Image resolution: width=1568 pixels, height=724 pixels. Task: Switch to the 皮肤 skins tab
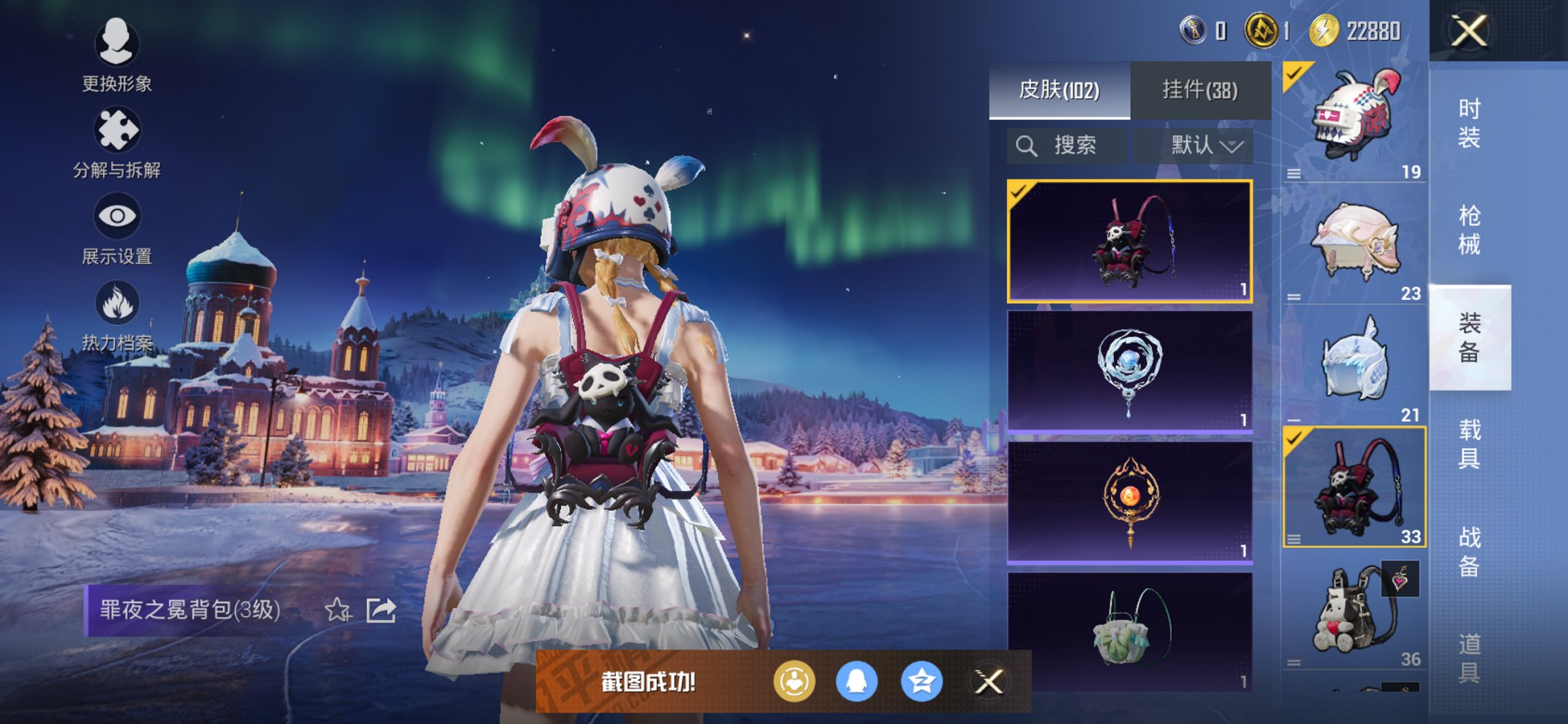(x=1059, y=90)
